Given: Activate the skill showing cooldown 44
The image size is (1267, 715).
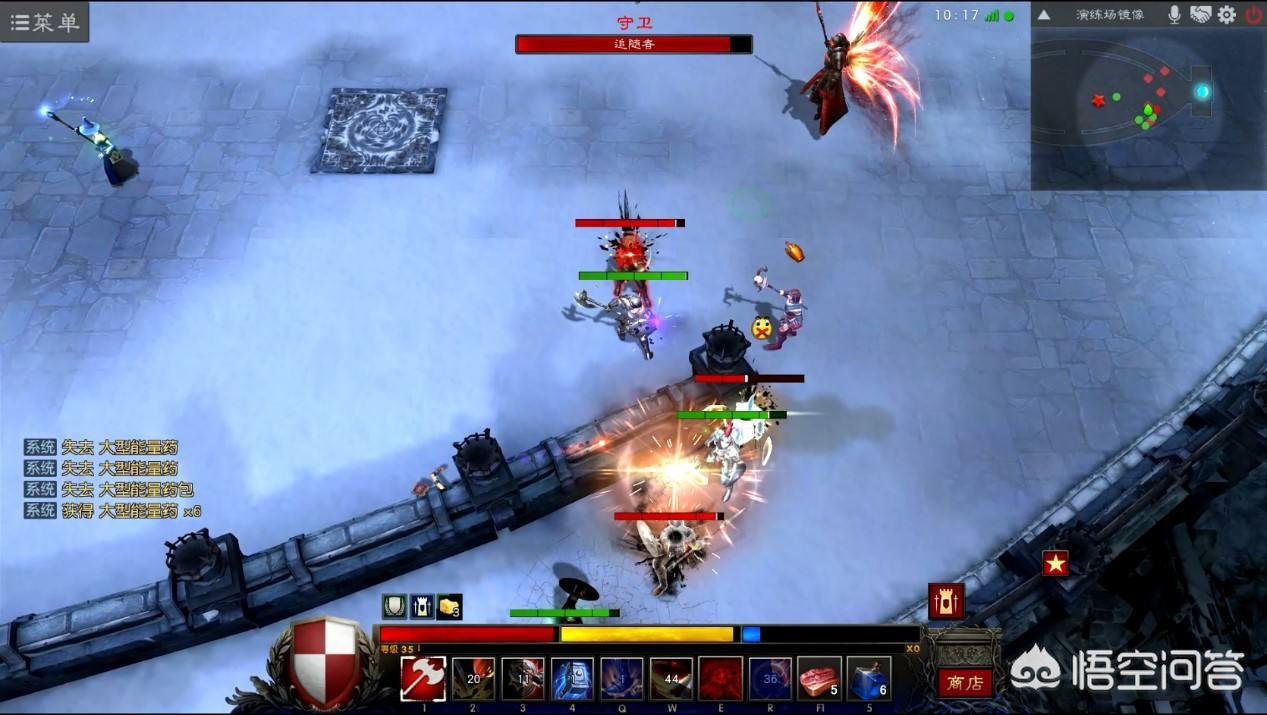Looking at the screenshot, I should coord(671,678).
